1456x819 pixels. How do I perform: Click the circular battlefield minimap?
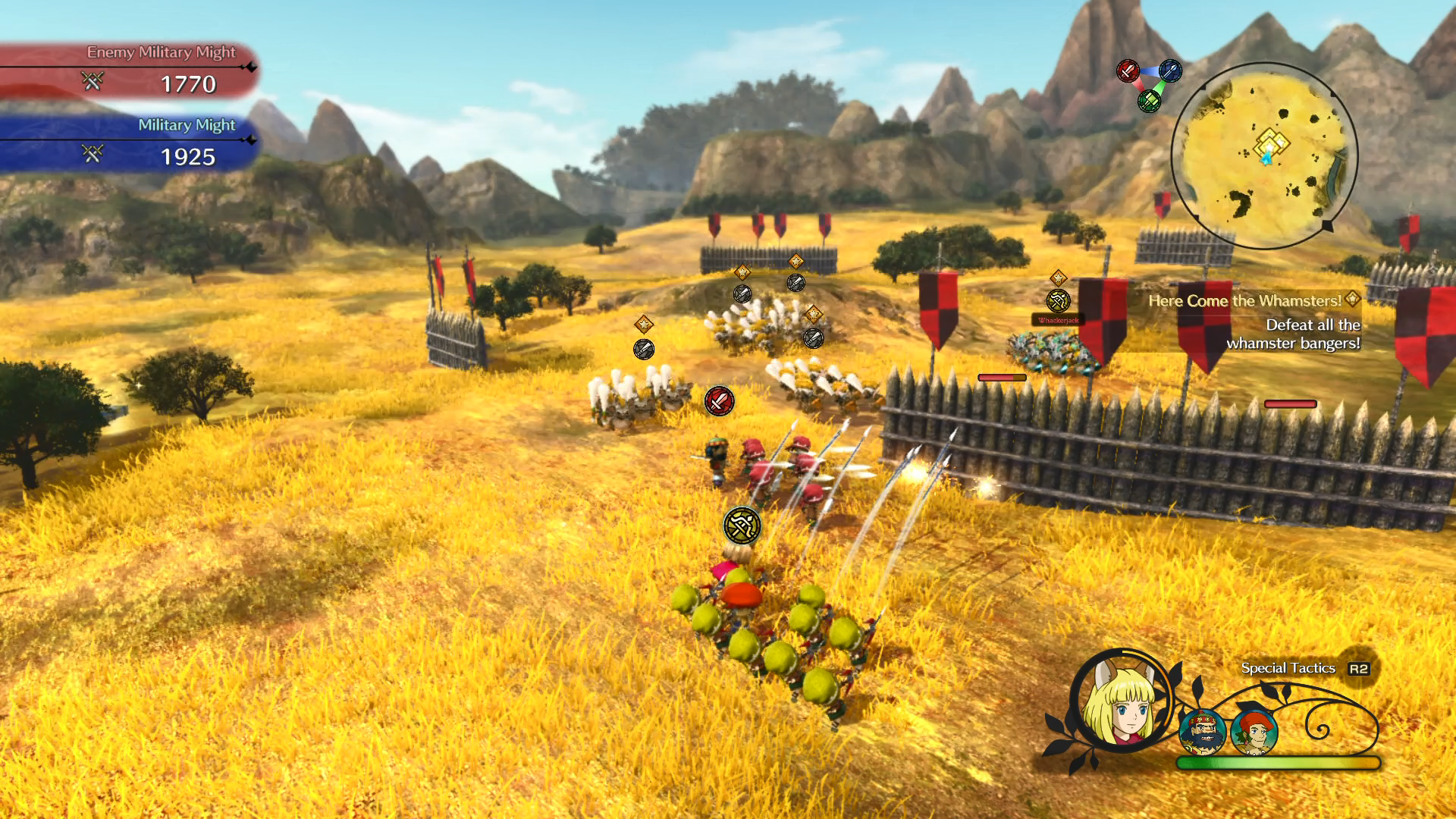(x=1264, y=155)
